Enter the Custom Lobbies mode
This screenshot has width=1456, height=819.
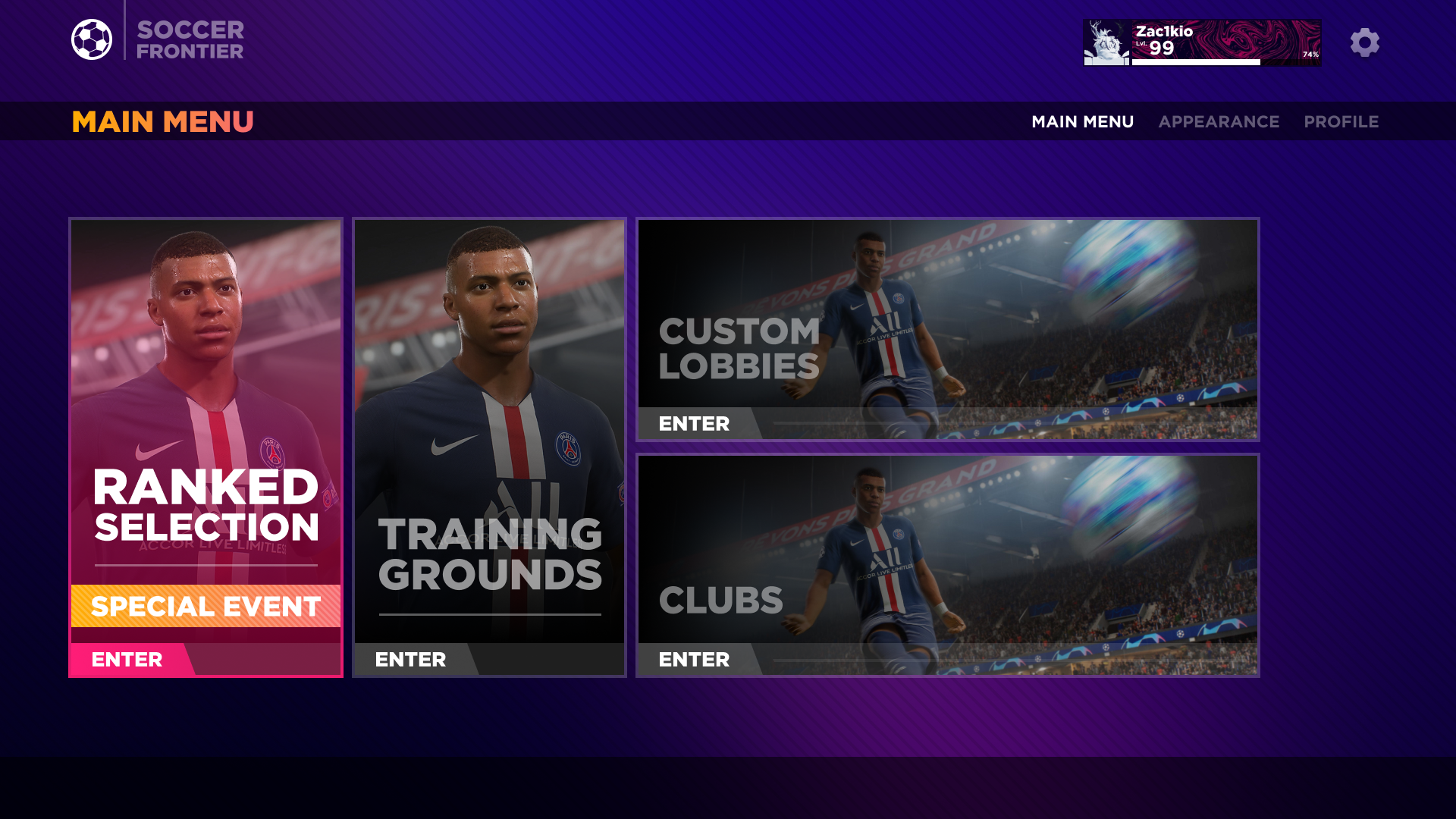[695, 424]
